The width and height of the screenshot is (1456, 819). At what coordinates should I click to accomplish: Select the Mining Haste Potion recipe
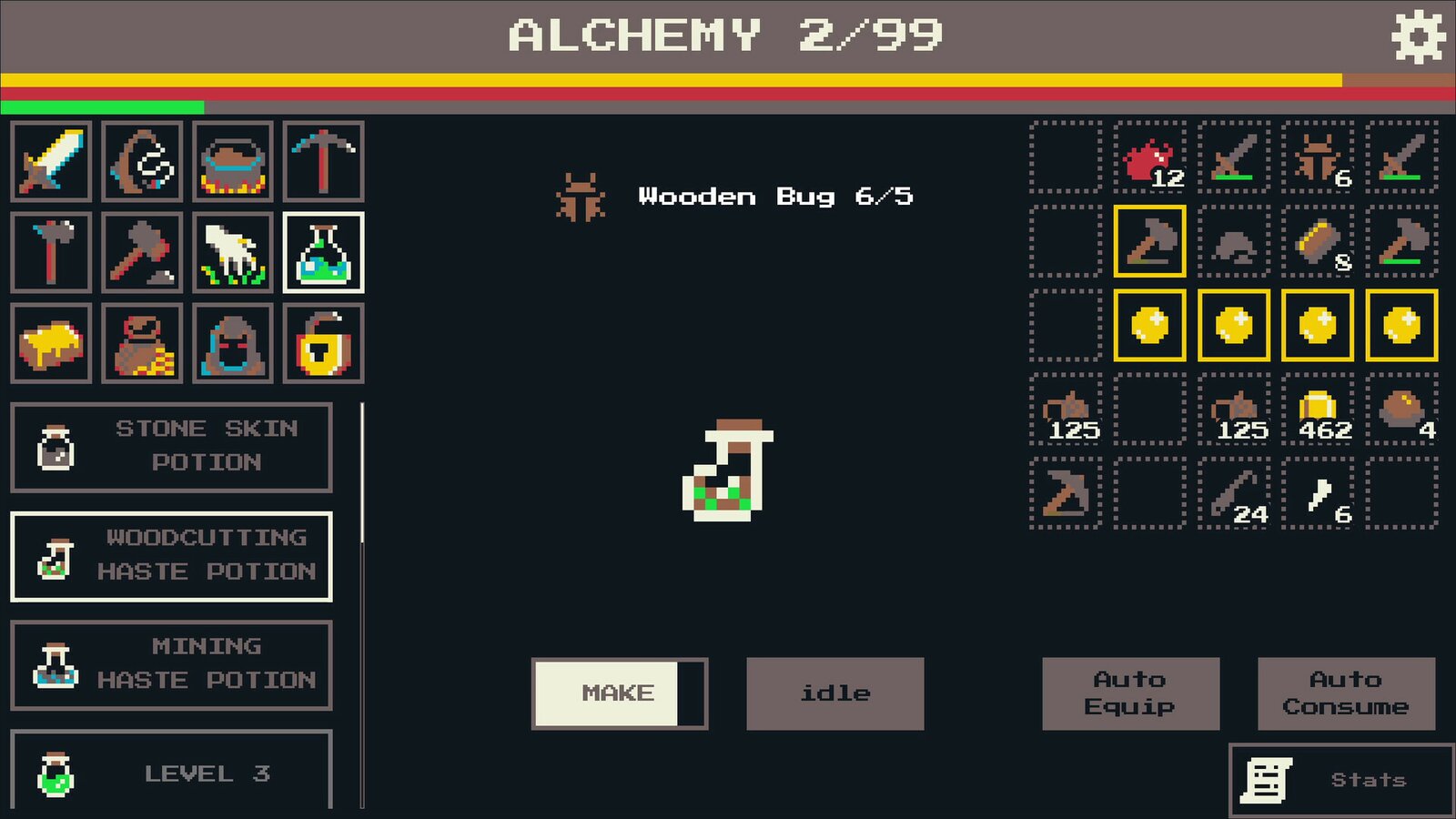coord(171,664)
